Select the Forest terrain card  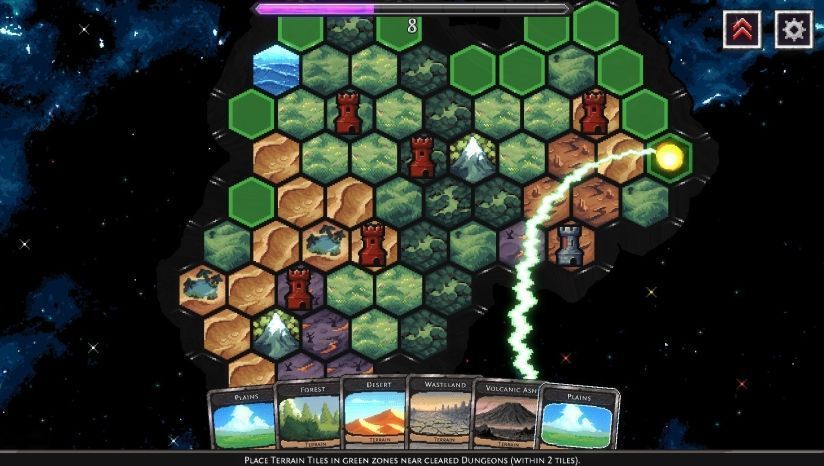pos(307,415)
